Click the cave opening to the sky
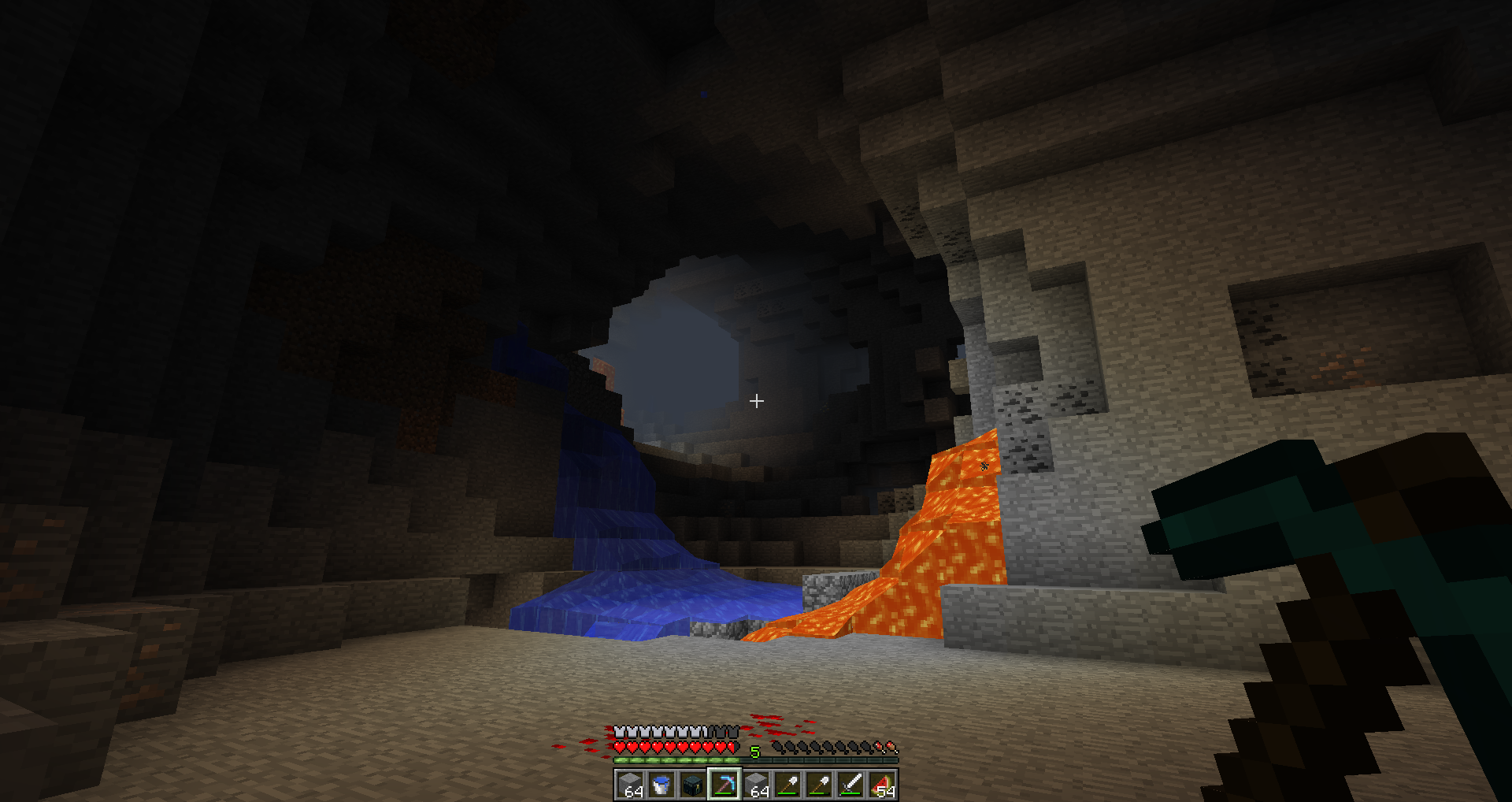Viewport: 1512px width, 802px height. tap(693, 347)
